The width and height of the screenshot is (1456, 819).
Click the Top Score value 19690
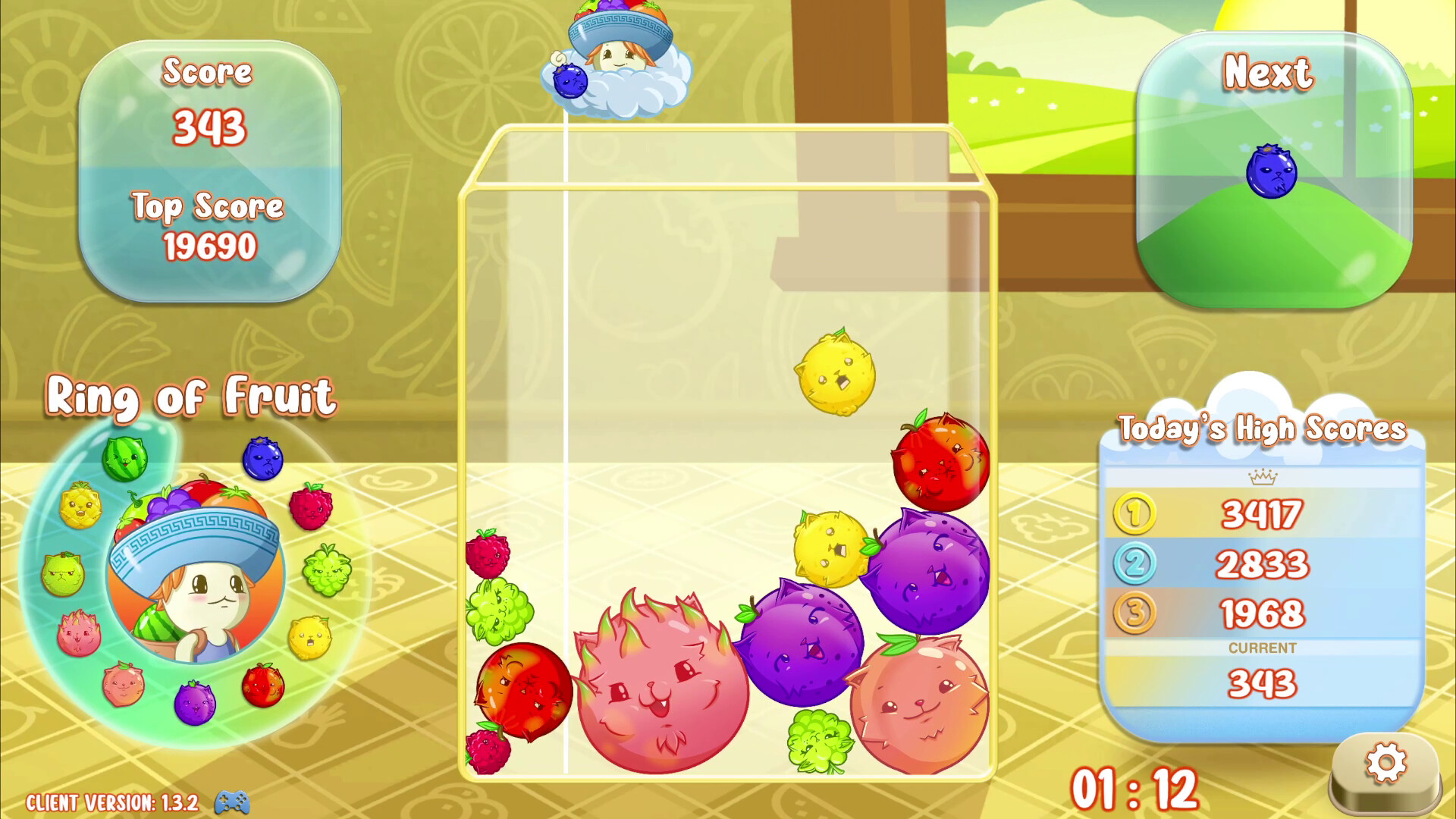click(x=212, y=245)
